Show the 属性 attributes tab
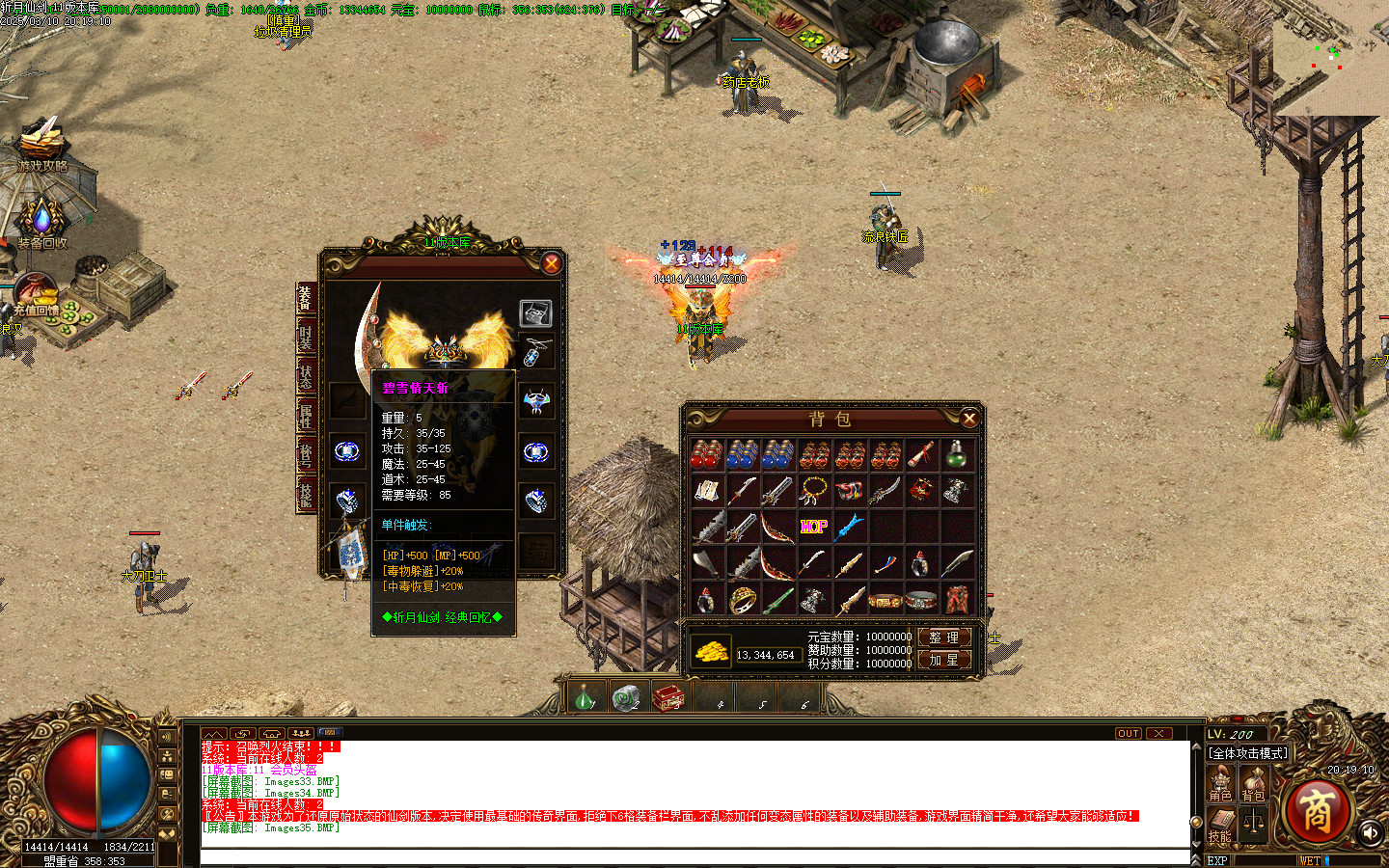This screenshot has height=868, width=1389. coord(306,416)
